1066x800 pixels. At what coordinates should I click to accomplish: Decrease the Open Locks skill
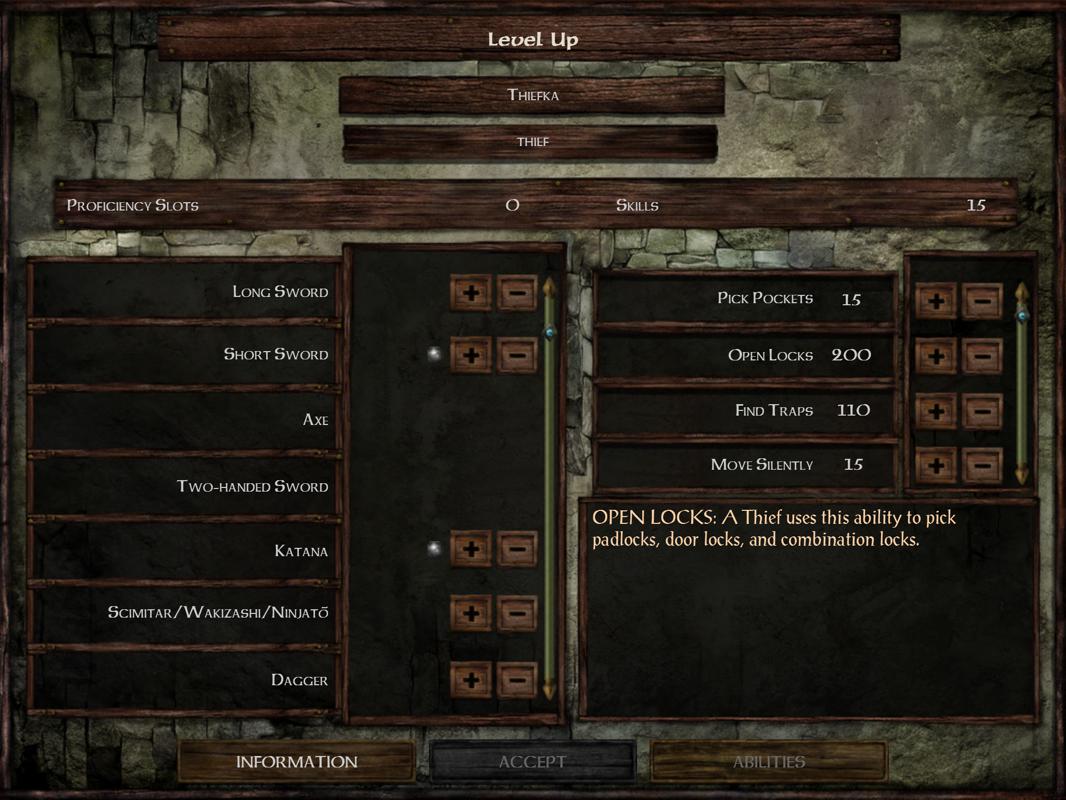(x=982, y=355)
